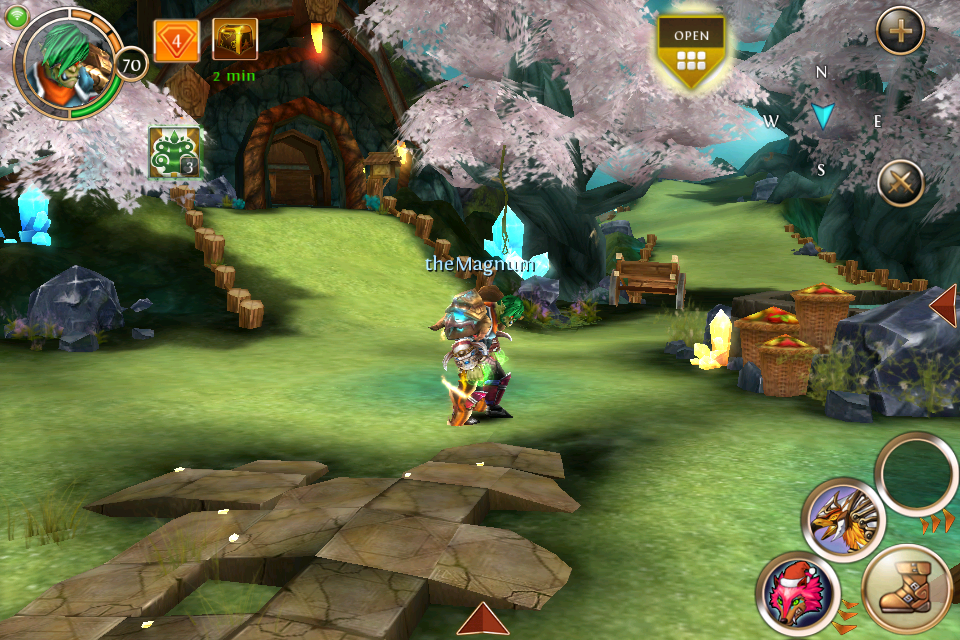Use the winged boot dash ability
960x640 pixels.
click(x=906, y=590)
